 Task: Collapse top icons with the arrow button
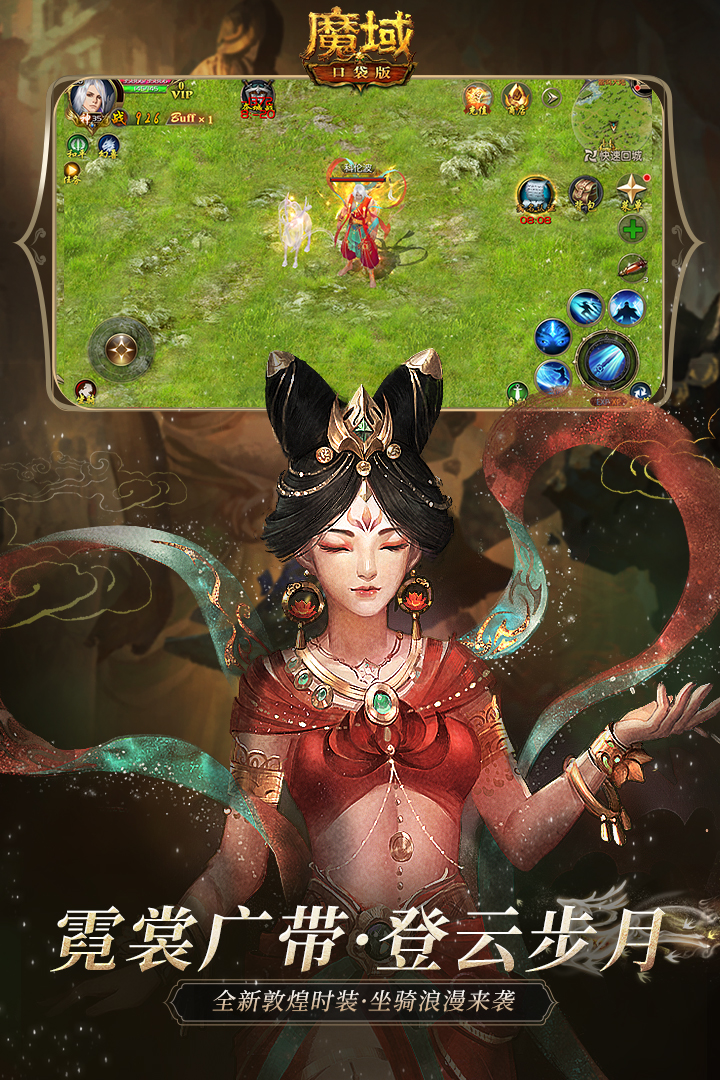550,97
